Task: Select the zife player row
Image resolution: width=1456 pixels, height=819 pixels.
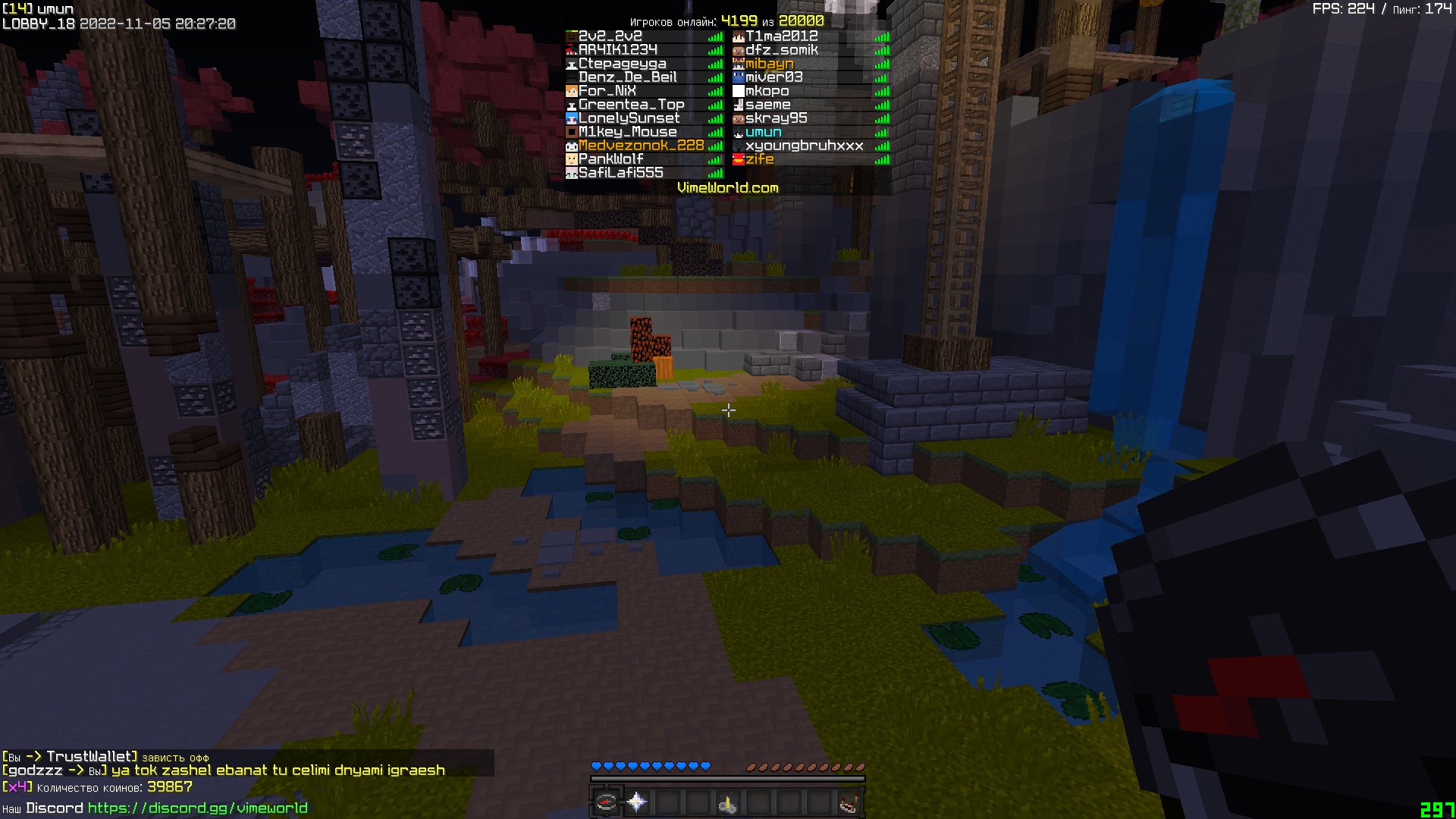Action: coord(759,159)
